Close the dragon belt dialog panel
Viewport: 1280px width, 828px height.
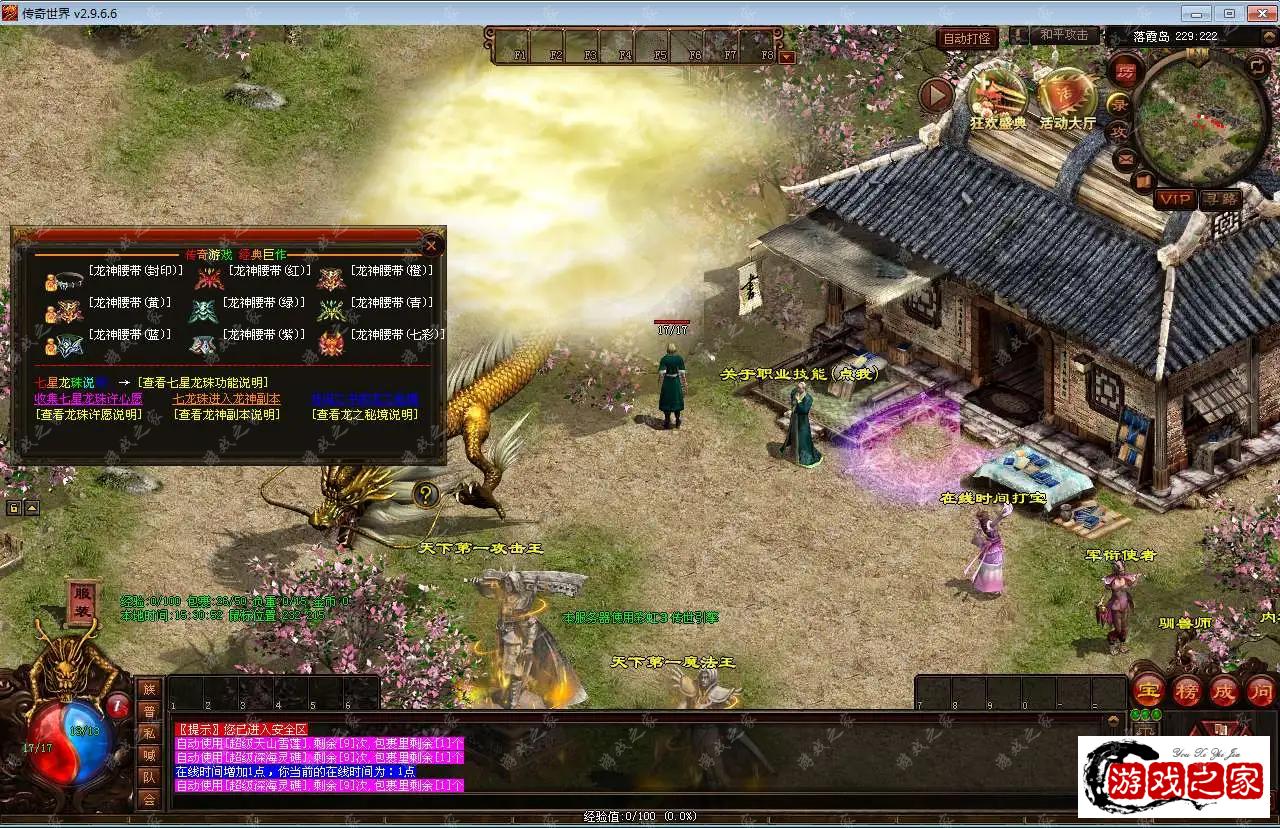point(431,245)
